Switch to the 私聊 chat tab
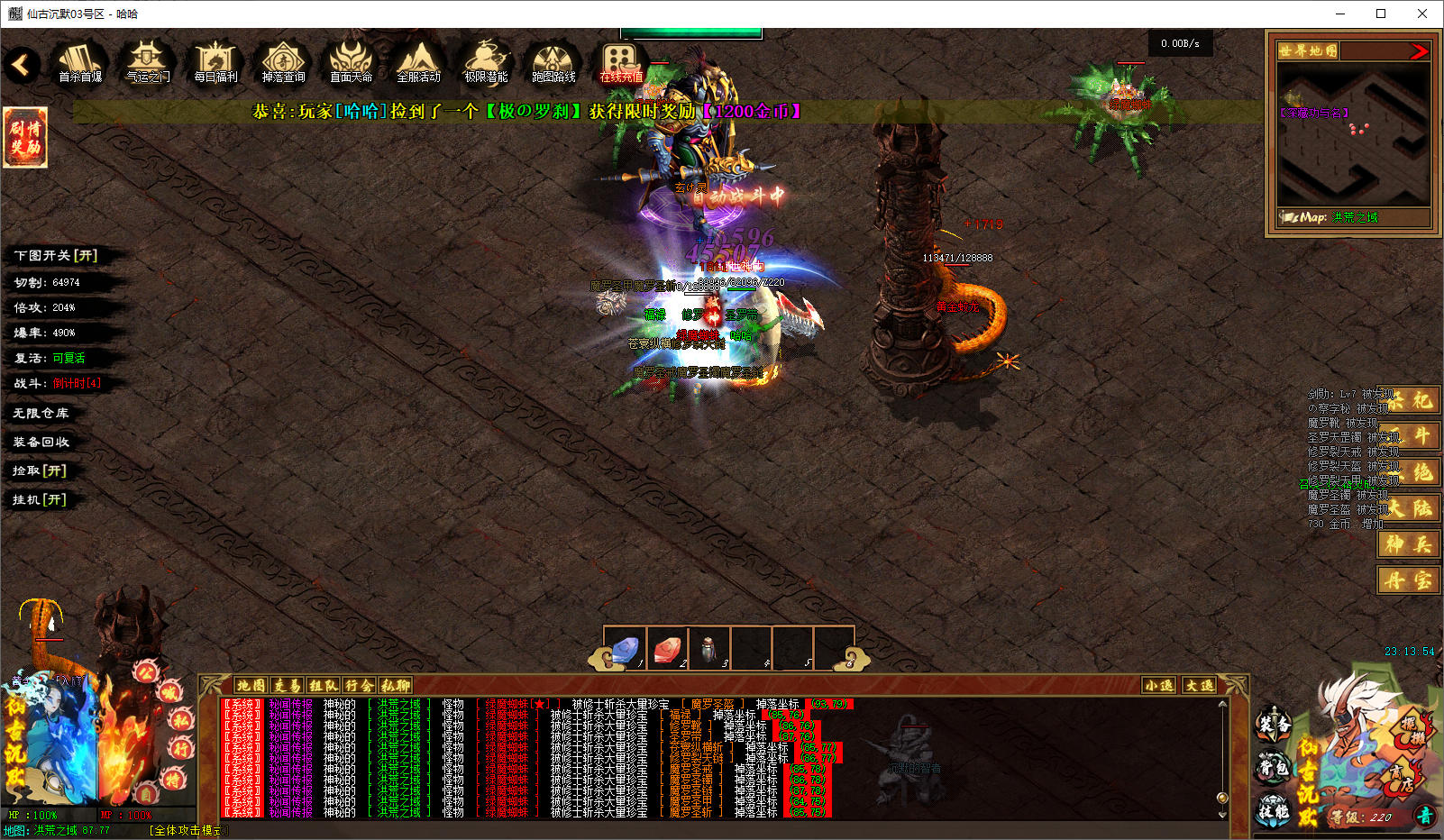The width and height of the screenshot is (1444, 840). pyautogui.click(x=395, y=686)
